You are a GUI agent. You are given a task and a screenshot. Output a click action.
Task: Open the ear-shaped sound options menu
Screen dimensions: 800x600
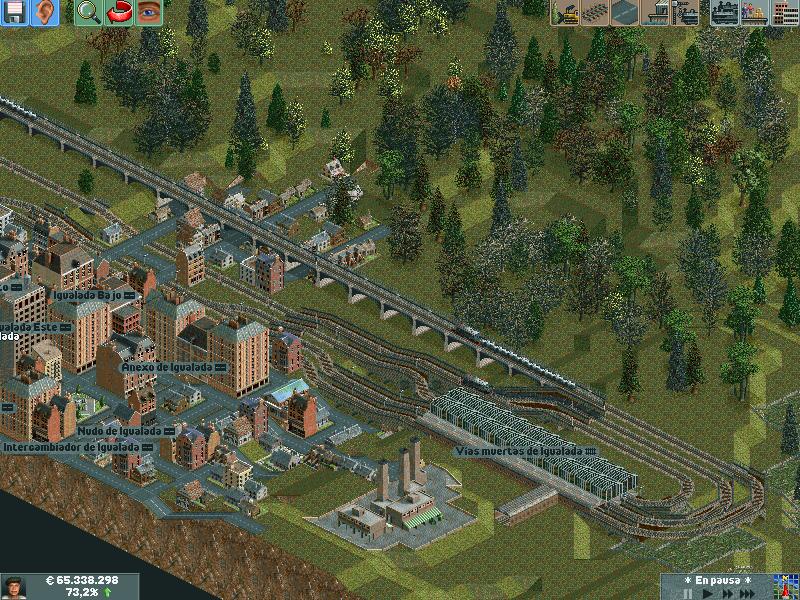[x=44, y=12]
